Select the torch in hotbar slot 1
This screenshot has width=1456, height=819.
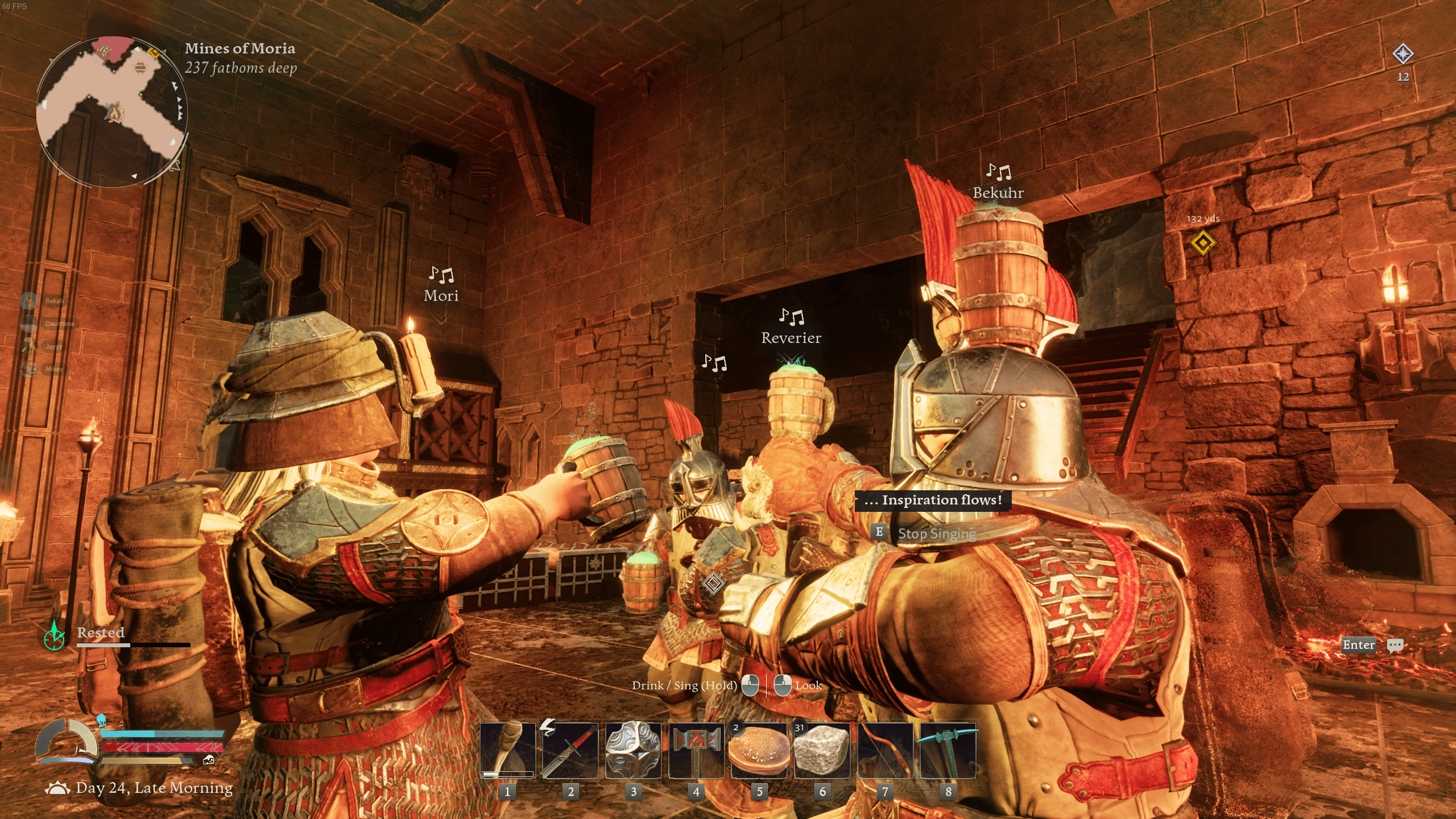[x=507, y=751]
